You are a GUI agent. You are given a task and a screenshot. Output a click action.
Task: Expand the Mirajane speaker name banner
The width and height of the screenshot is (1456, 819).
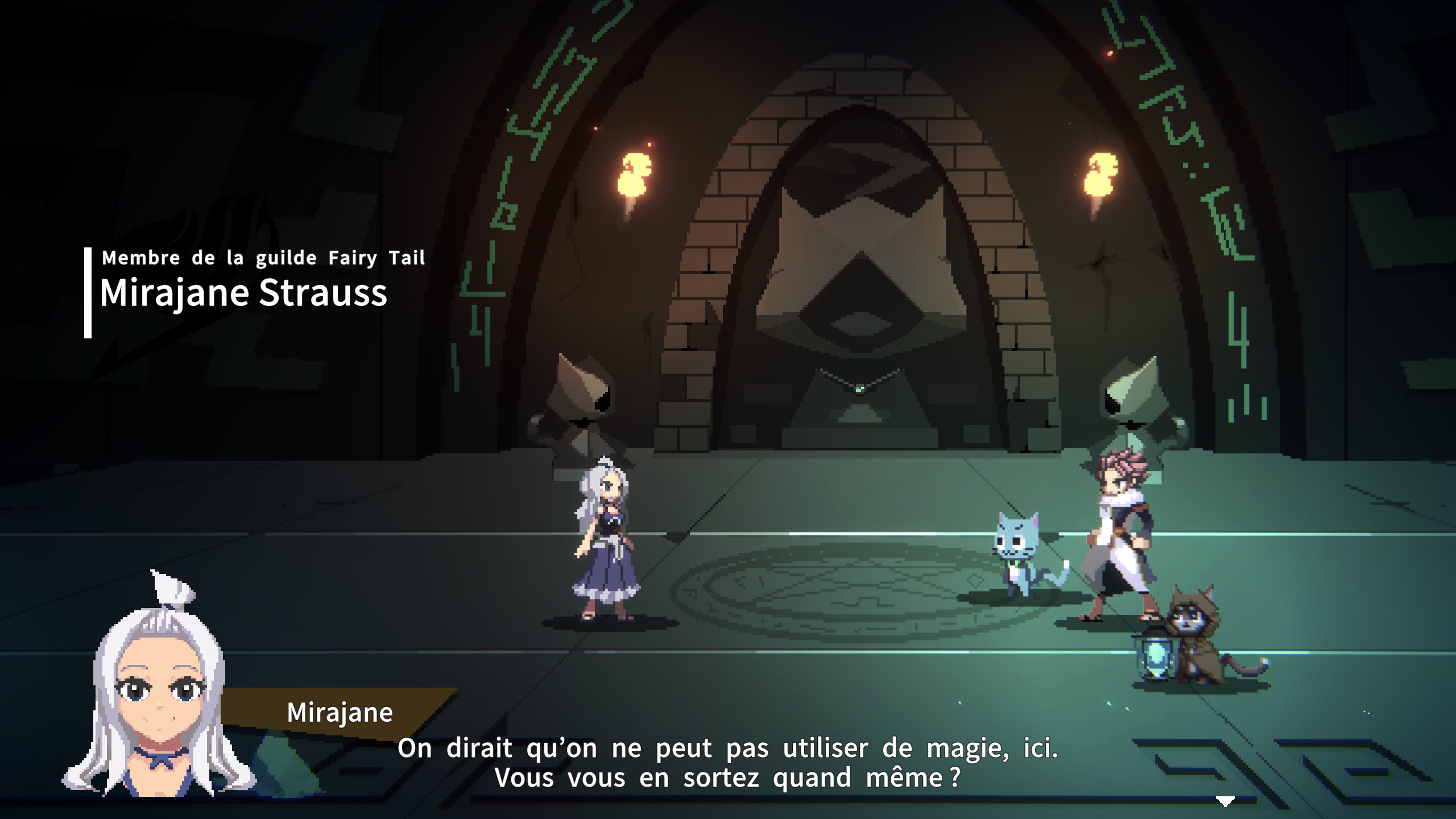pos(340,713)
